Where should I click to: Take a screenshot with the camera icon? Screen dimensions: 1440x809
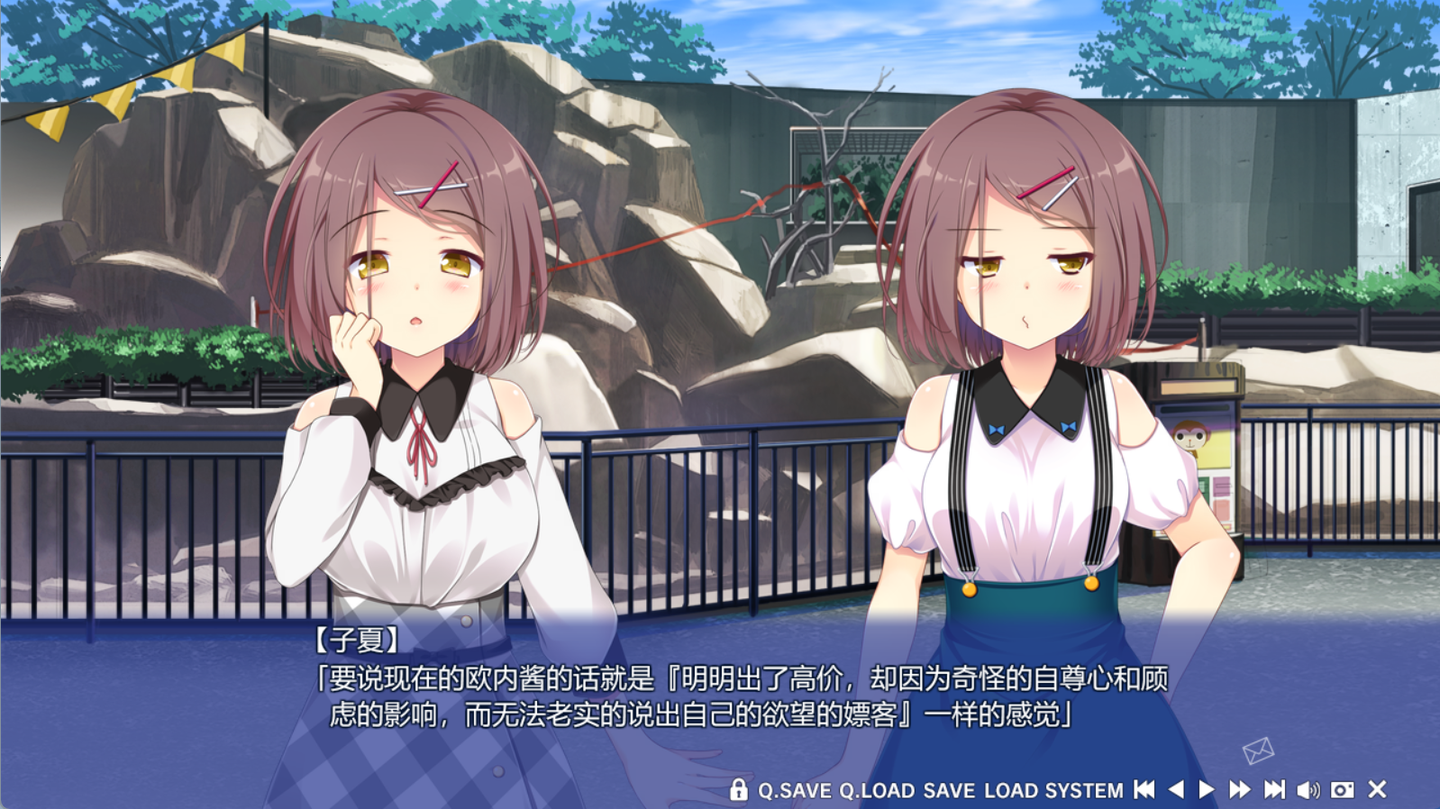1344,788
